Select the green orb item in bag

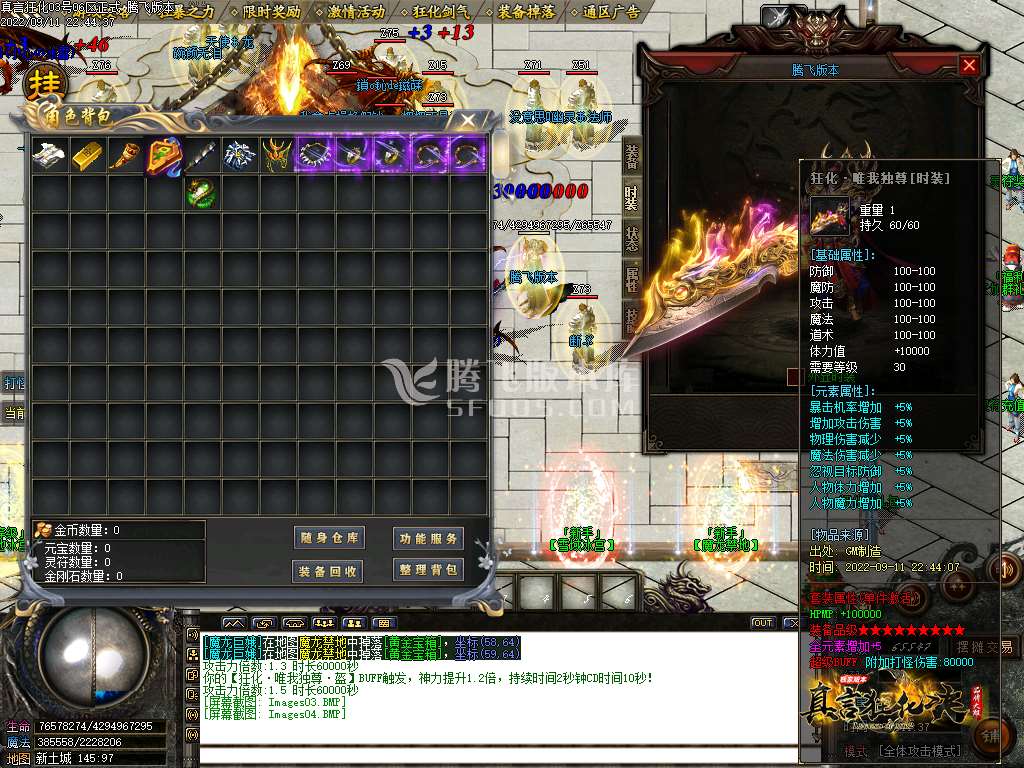[x=202, y=192]
